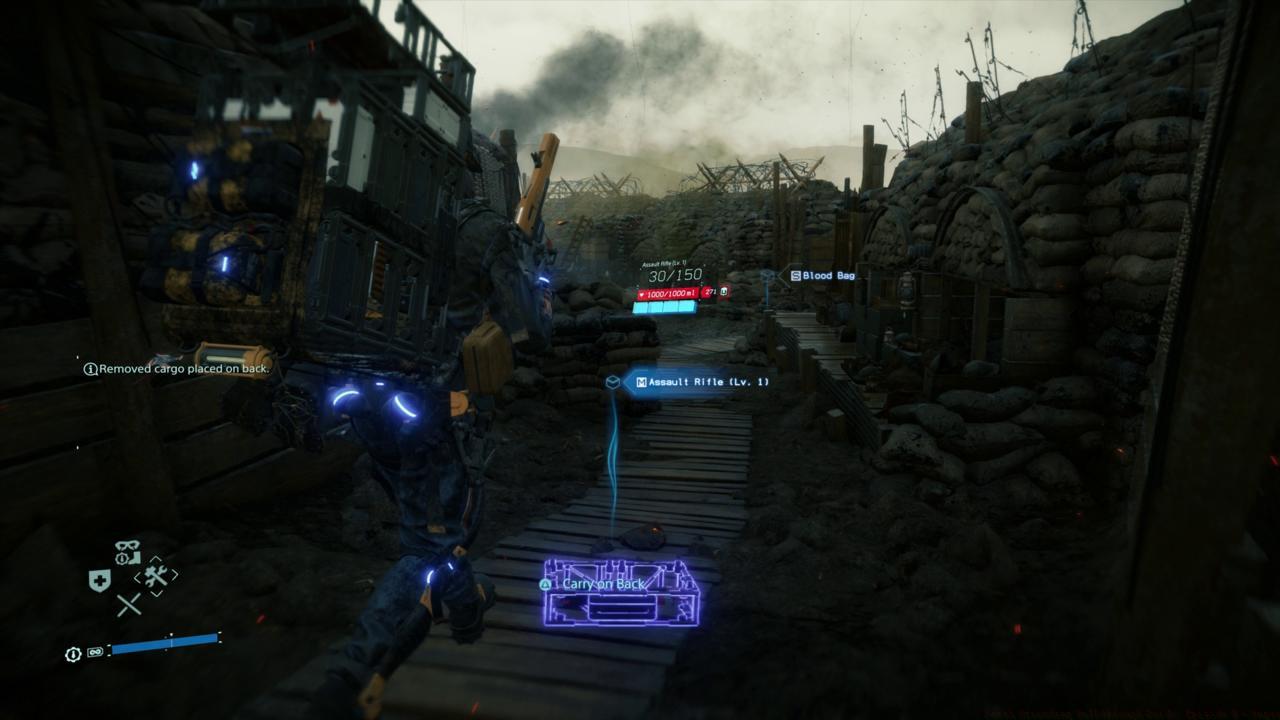Collapse the down chevron below the tools icon
1280x720 pixels.
pos(156,593)
